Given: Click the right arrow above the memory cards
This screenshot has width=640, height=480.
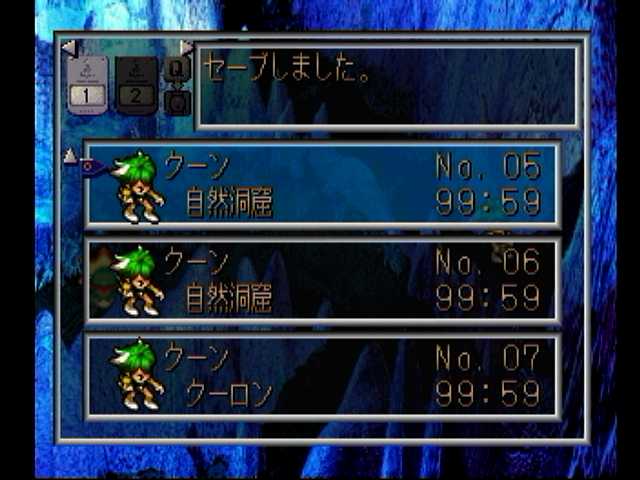Looking at the screenshot, I should [186, 47].
